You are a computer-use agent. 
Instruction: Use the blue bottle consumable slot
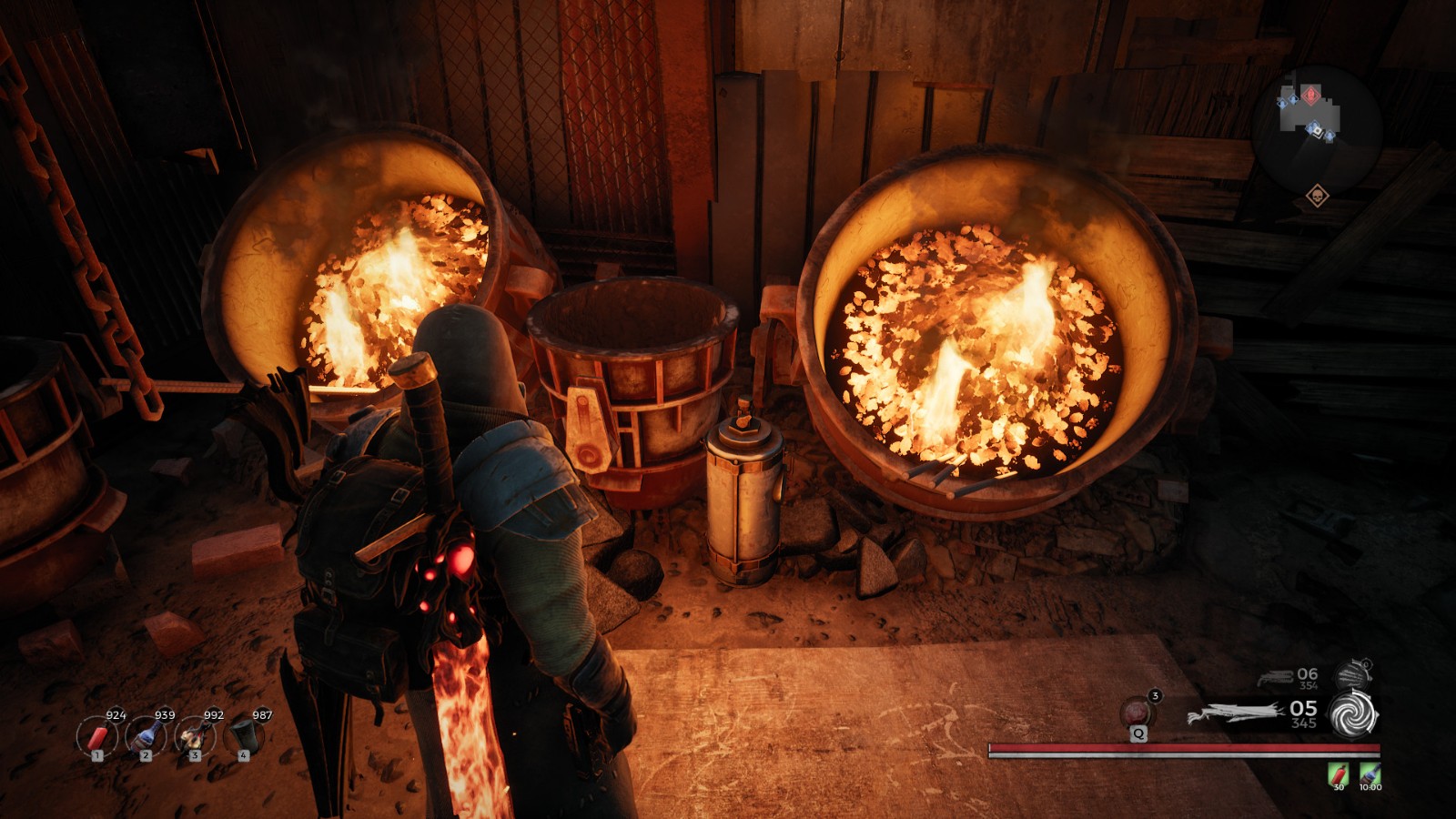146,735
